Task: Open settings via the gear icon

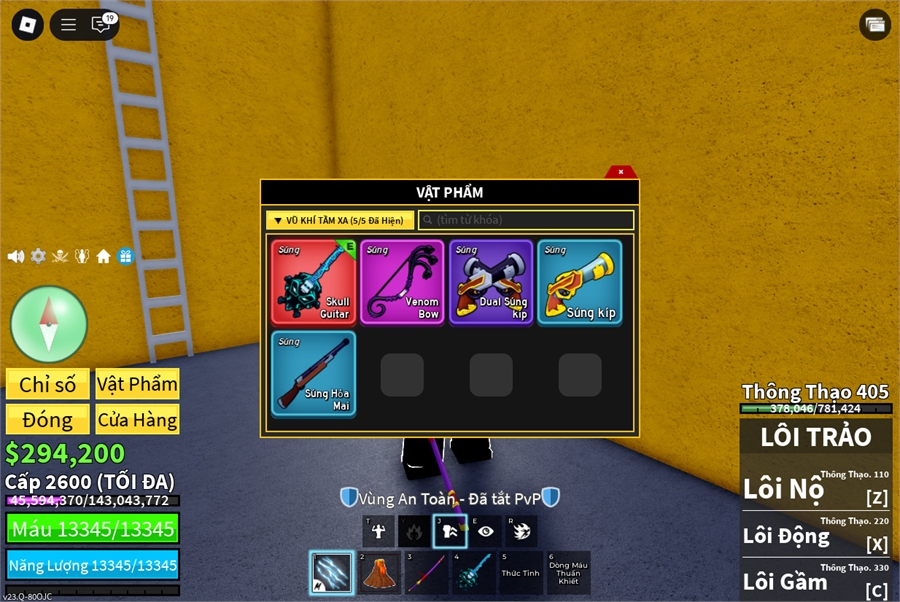Action: [38, 256]
